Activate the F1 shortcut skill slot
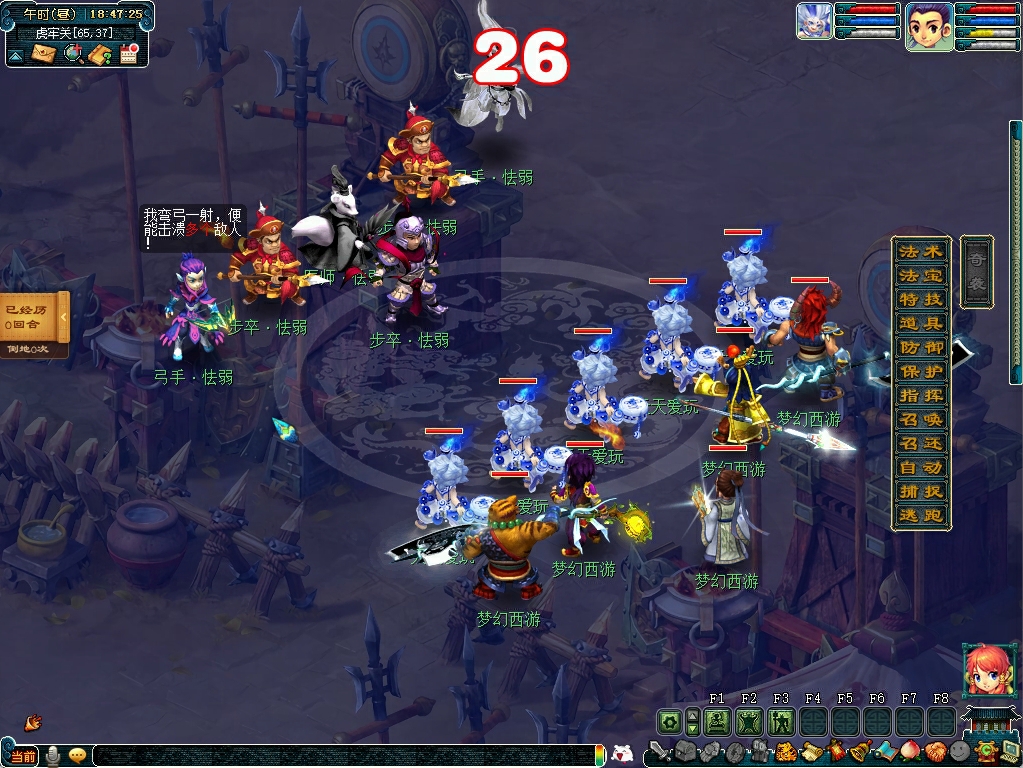This screenshot has width=1023, height=768. pos(716,721)
